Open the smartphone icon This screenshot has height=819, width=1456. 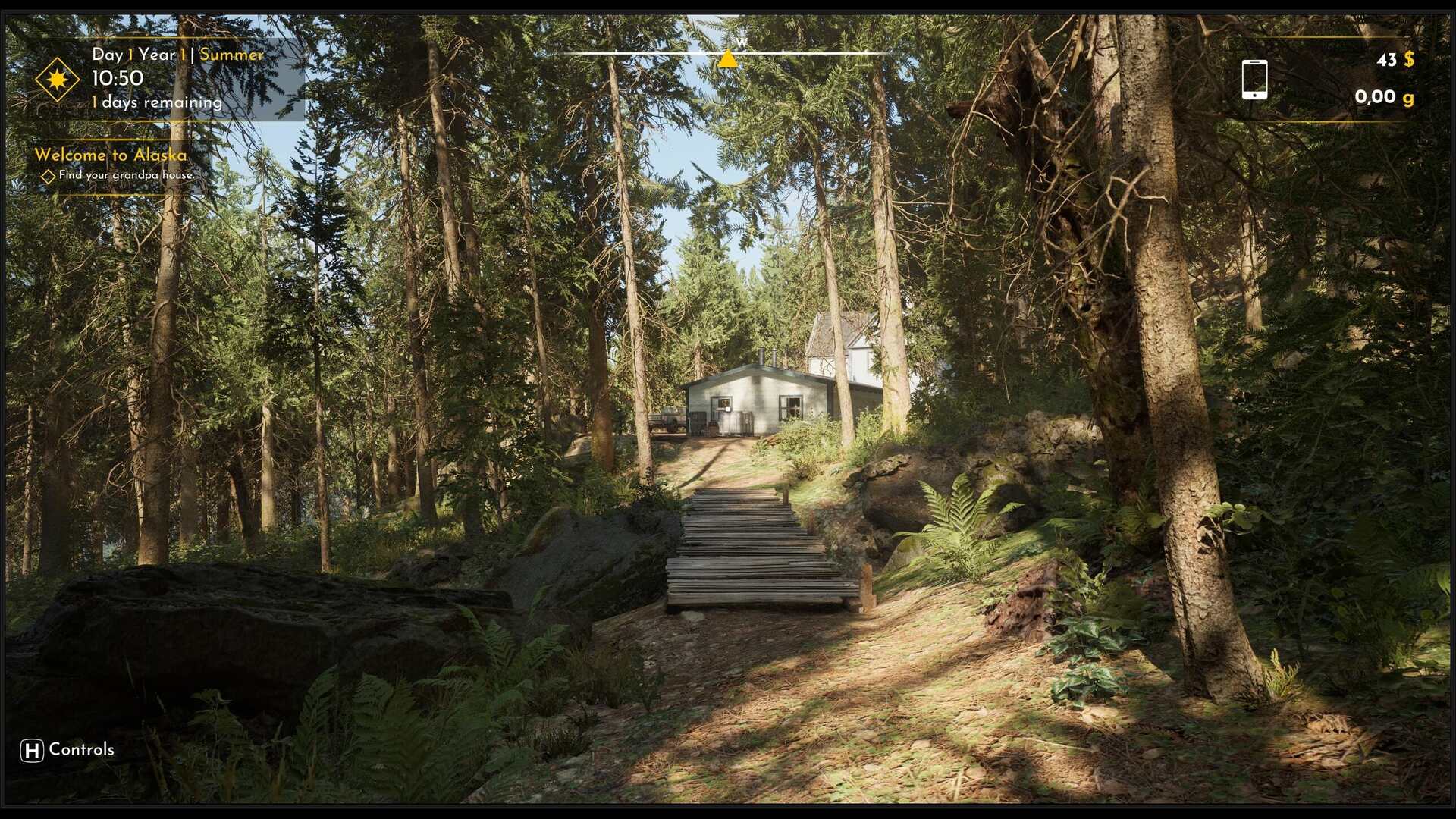tap(1254, 80)
